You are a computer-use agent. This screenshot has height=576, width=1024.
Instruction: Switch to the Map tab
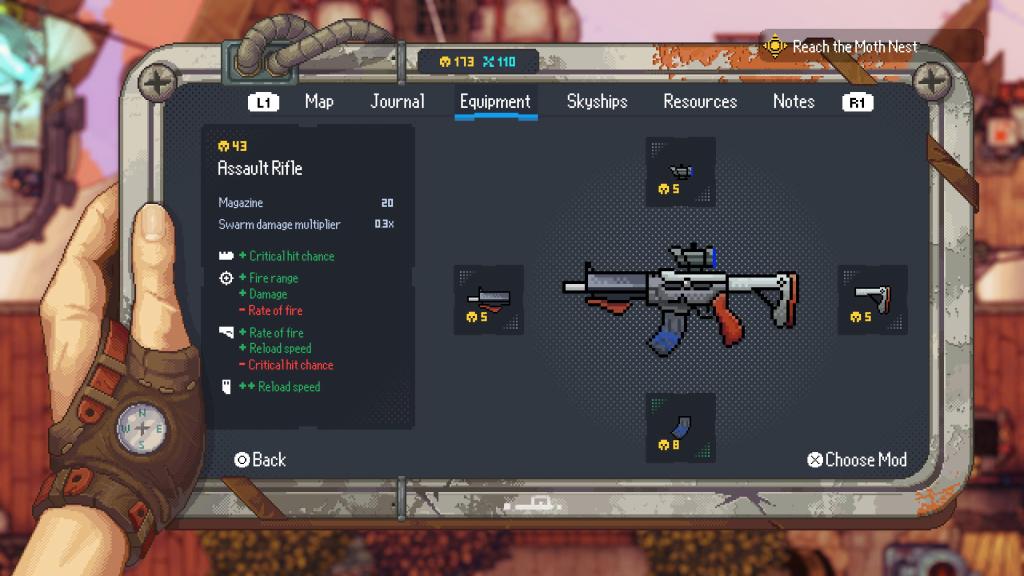click(x=319, y=101)
